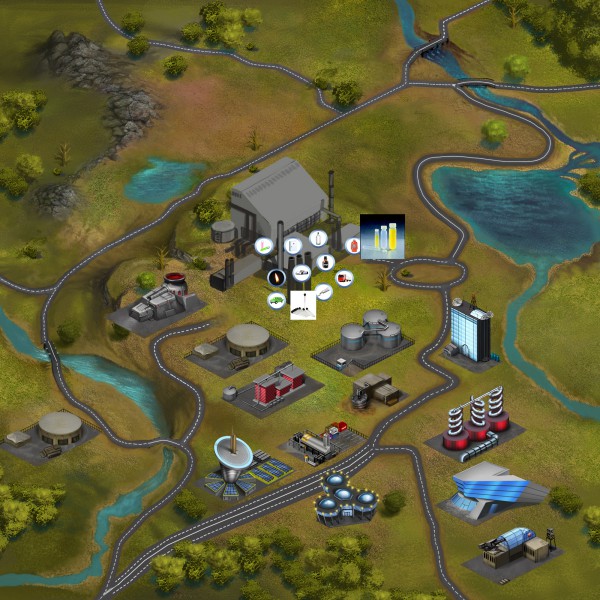Choose the dark medicine bottle icon
600x600 pixels.
point(325,261)
